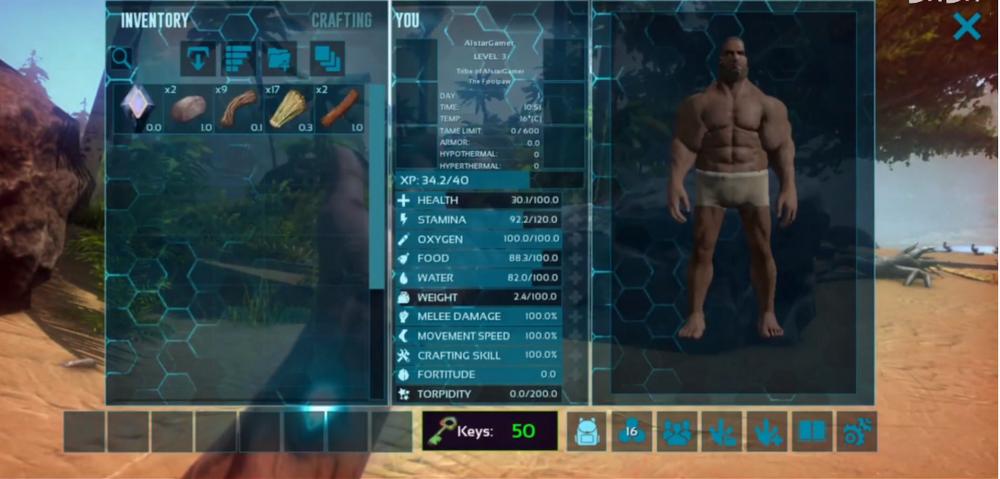Select the orange-red x2 item slot
Image resolution: width=1000 pixels, height=479 pixels.
[x=339, y=108]
